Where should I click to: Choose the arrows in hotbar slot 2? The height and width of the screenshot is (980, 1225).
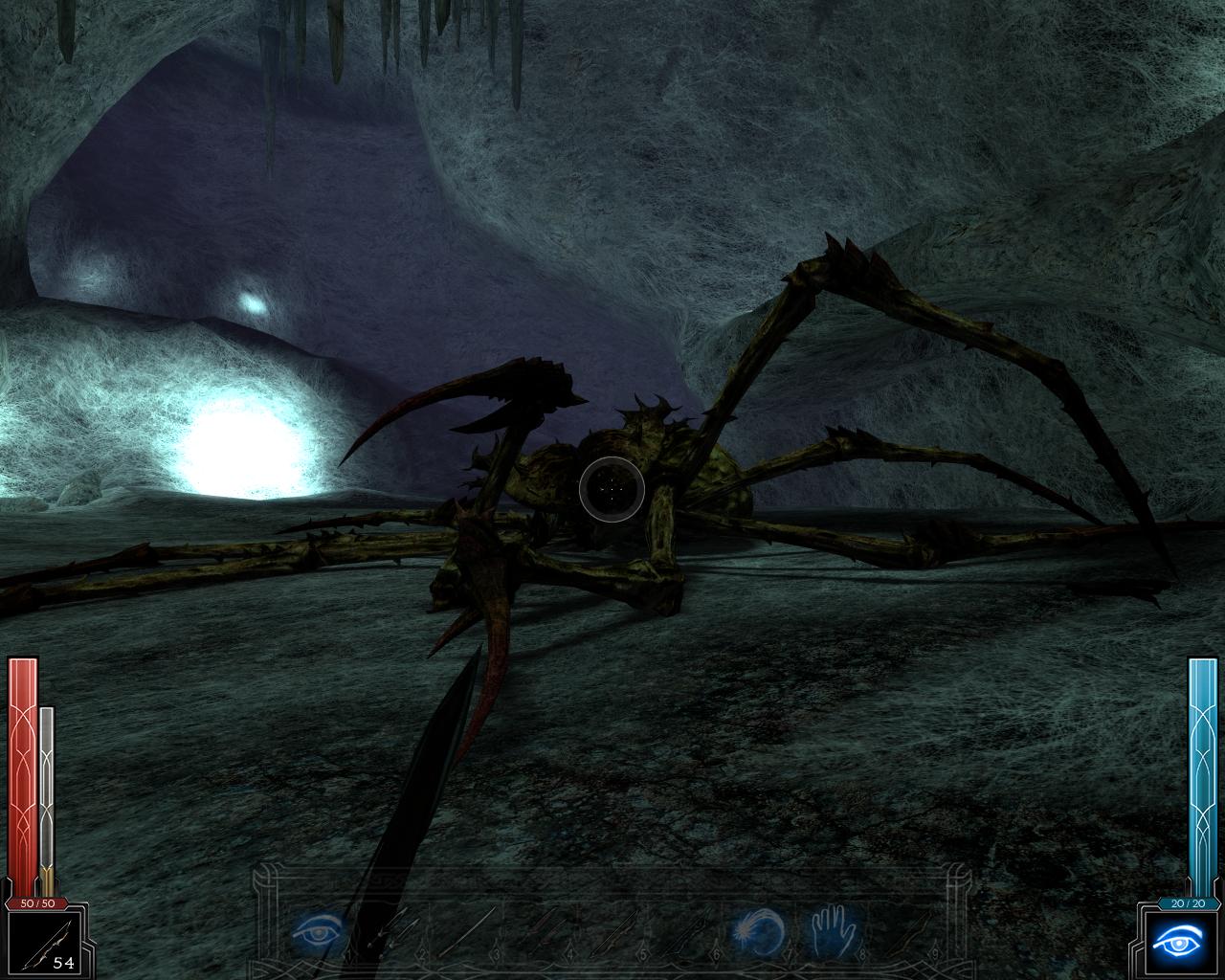click(394, 930)
